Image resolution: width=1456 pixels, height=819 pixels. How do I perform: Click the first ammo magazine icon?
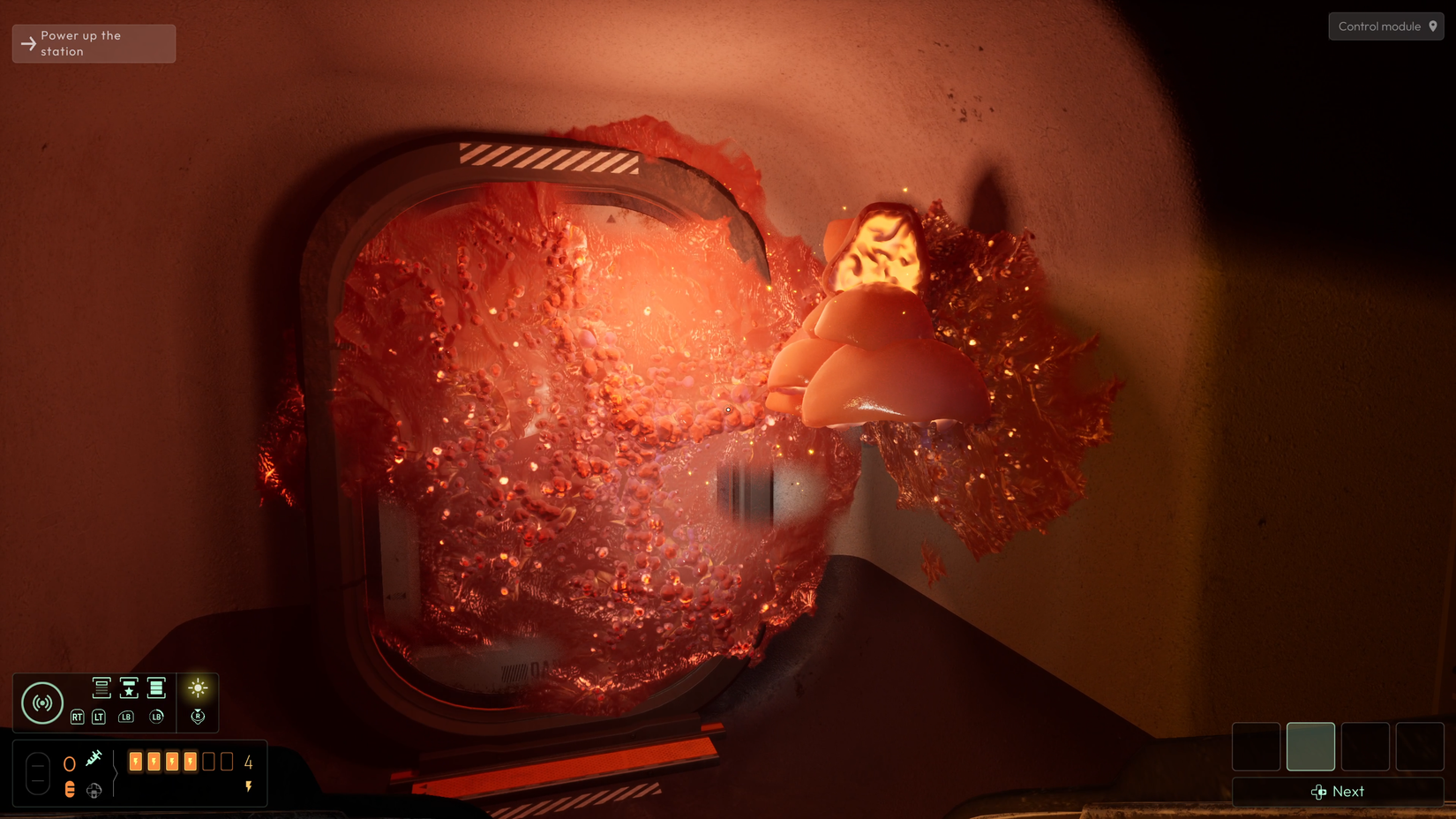(x=101, y=689)
